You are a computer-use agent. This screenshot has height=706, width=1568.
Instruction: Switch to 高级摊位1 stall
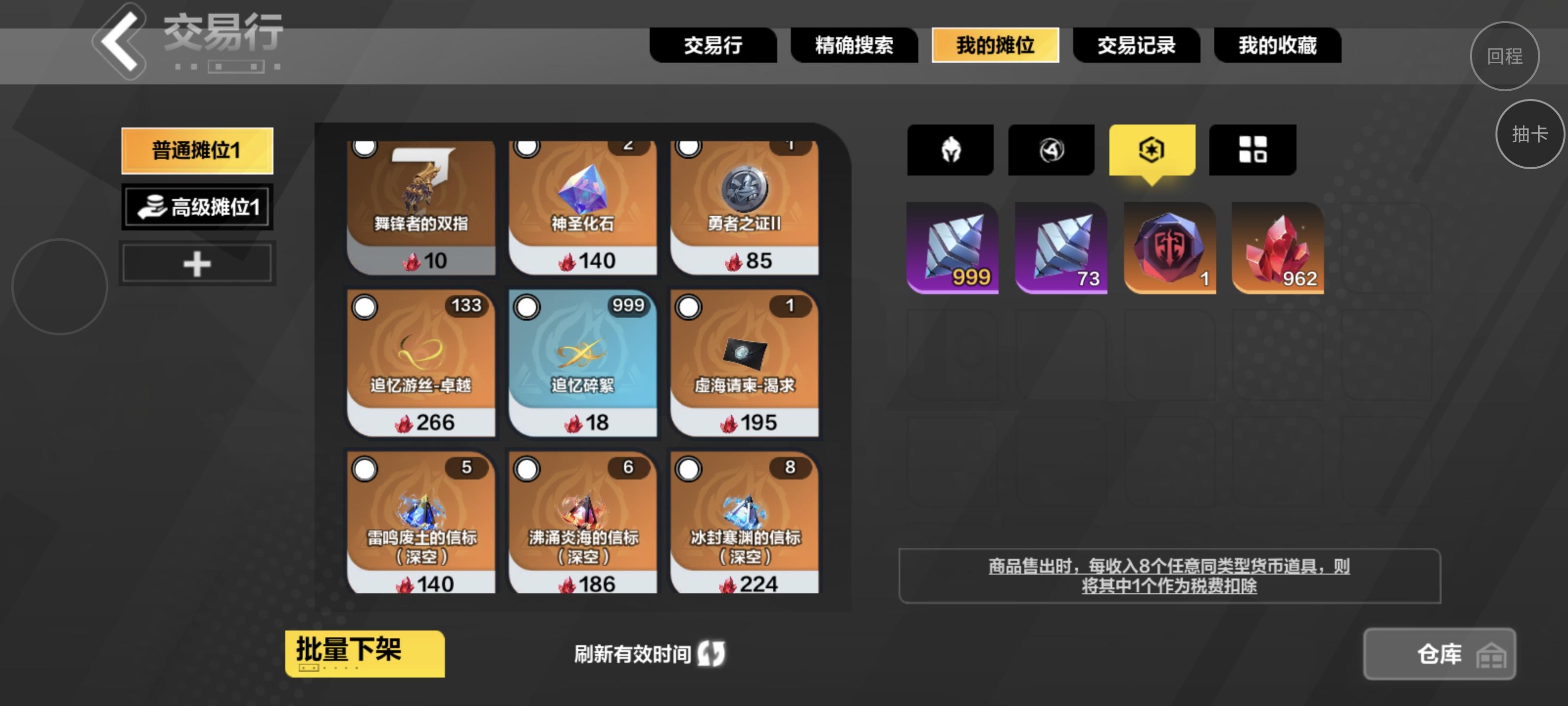(197, 207)
